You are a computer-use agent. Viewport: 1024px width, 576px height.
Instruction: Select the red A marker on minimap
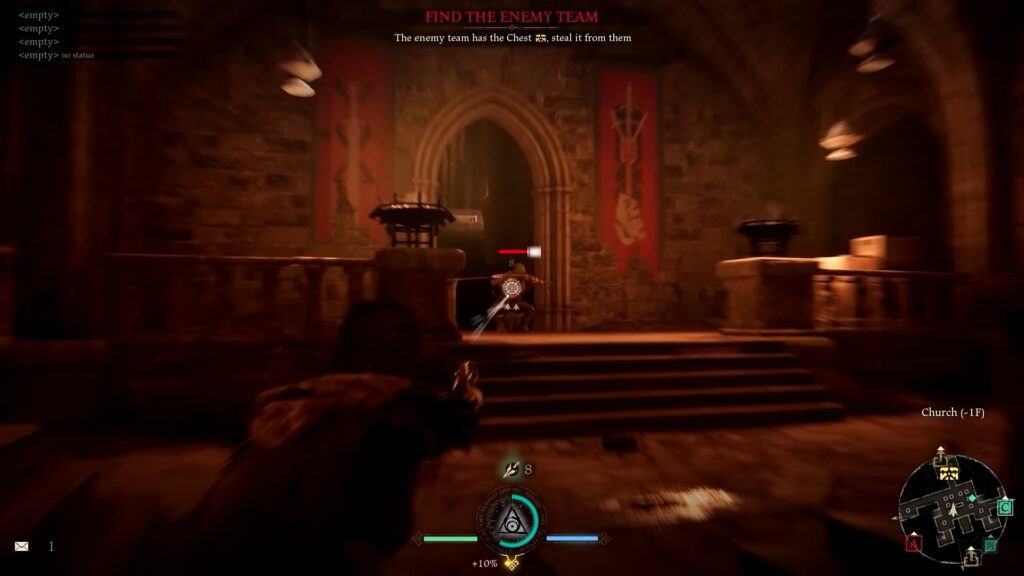coord(913,544)
